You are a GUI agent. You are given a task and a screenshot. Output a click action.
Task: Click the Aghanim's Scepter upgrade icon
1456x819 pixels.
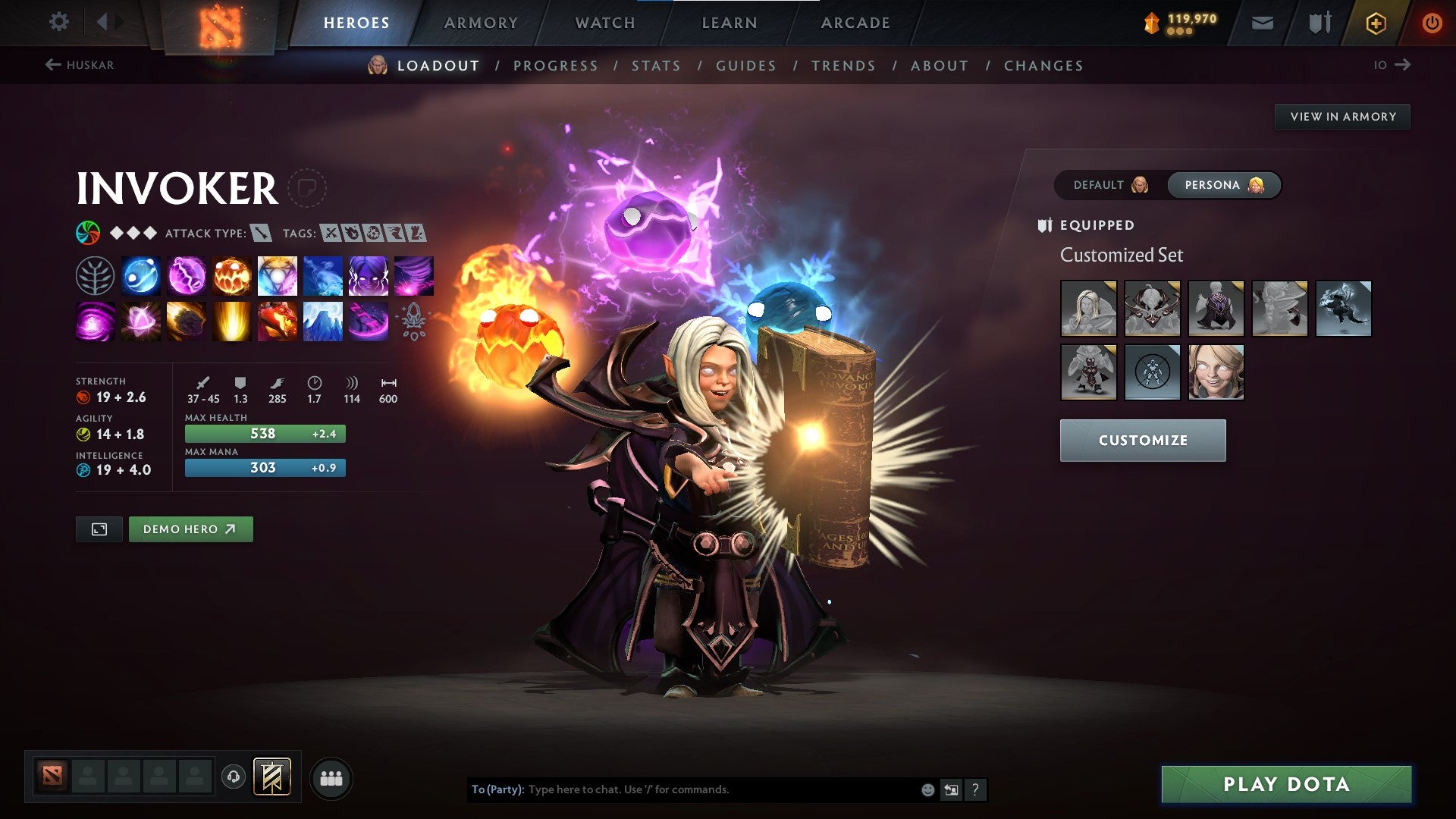(x=413, y=321)
